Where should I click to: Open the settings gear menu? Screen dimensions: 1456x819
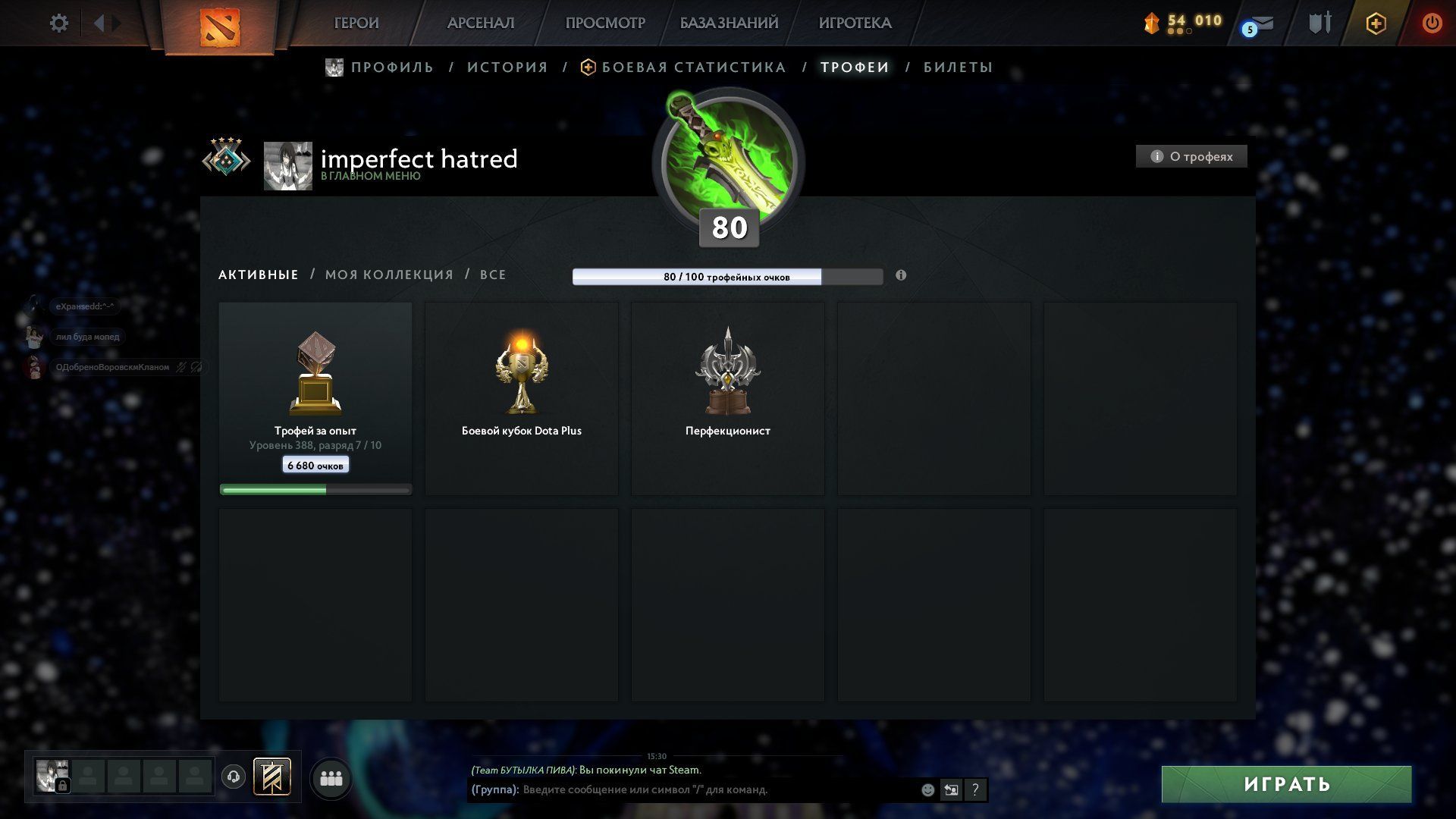[x=58, y=24]
